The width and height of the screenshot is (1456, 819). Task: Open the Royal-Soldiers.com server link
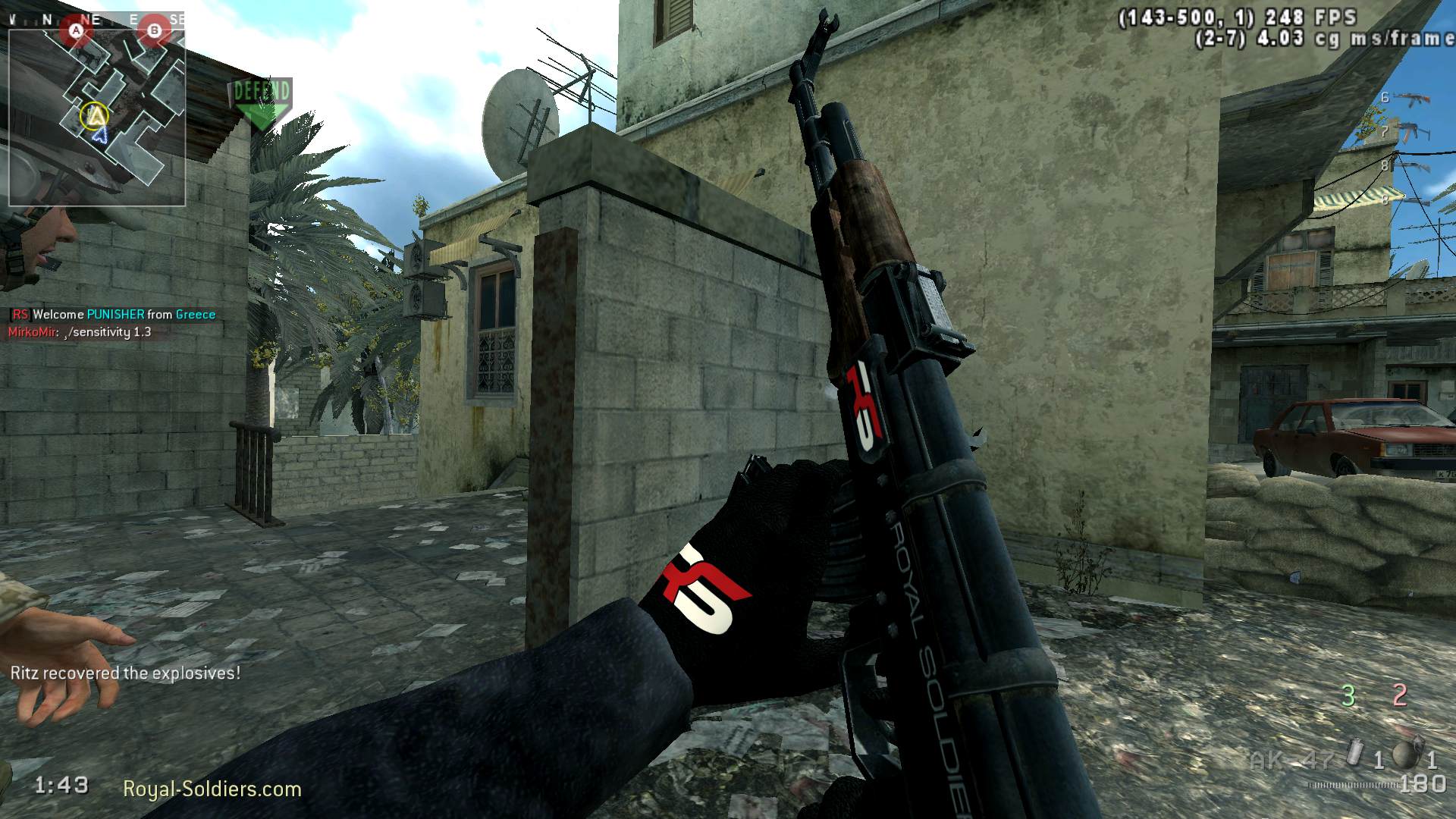coord(212,789)
